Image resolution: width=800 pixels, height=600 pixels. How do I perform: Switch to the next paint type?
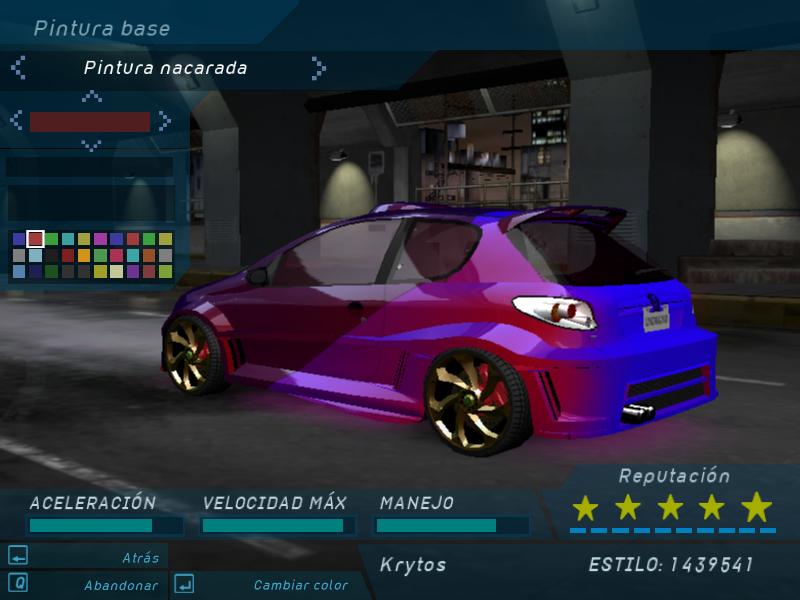click(x=318, y=68)
